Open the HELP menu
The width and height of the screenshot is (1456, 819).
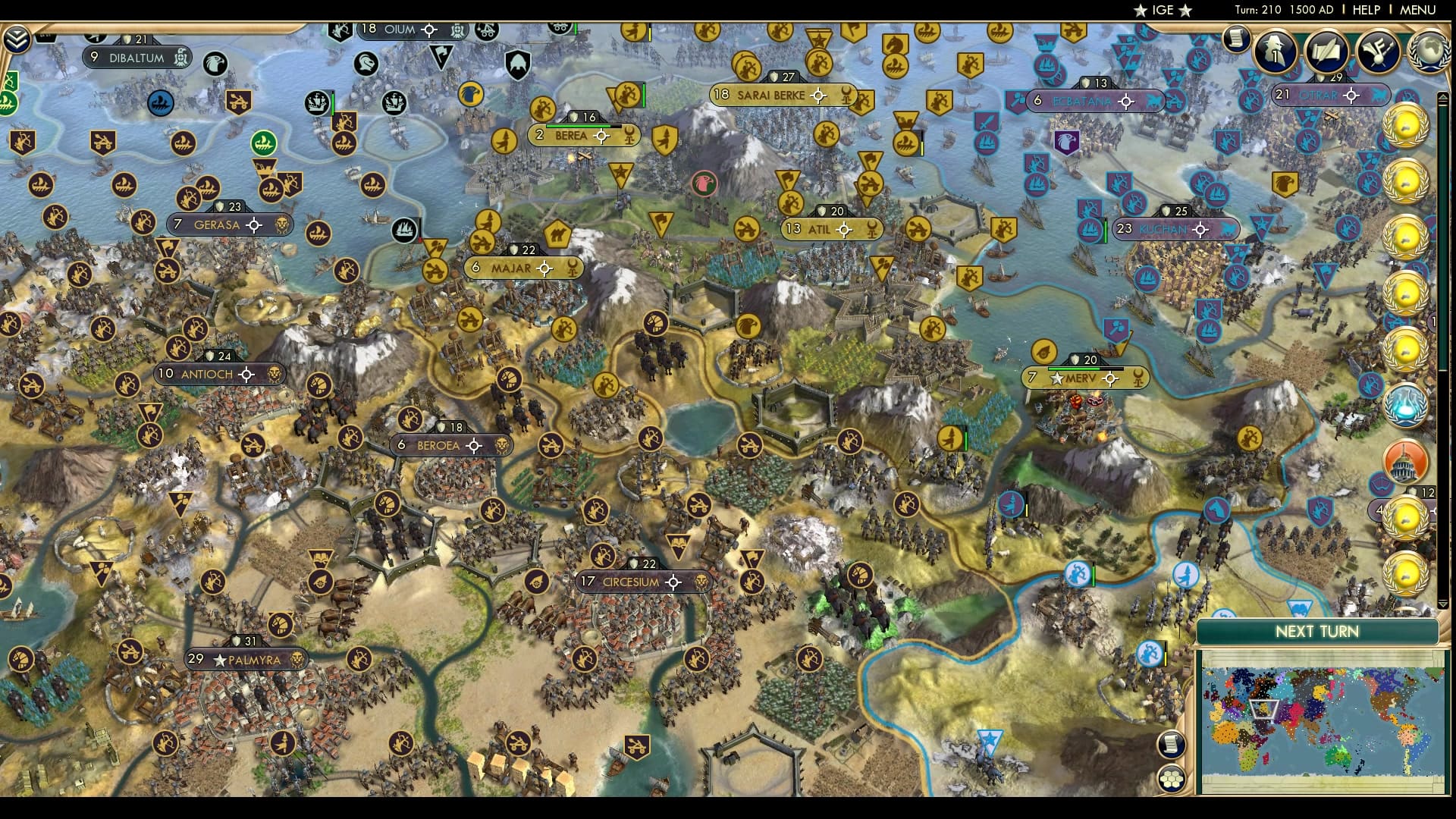pos(1365,10)
